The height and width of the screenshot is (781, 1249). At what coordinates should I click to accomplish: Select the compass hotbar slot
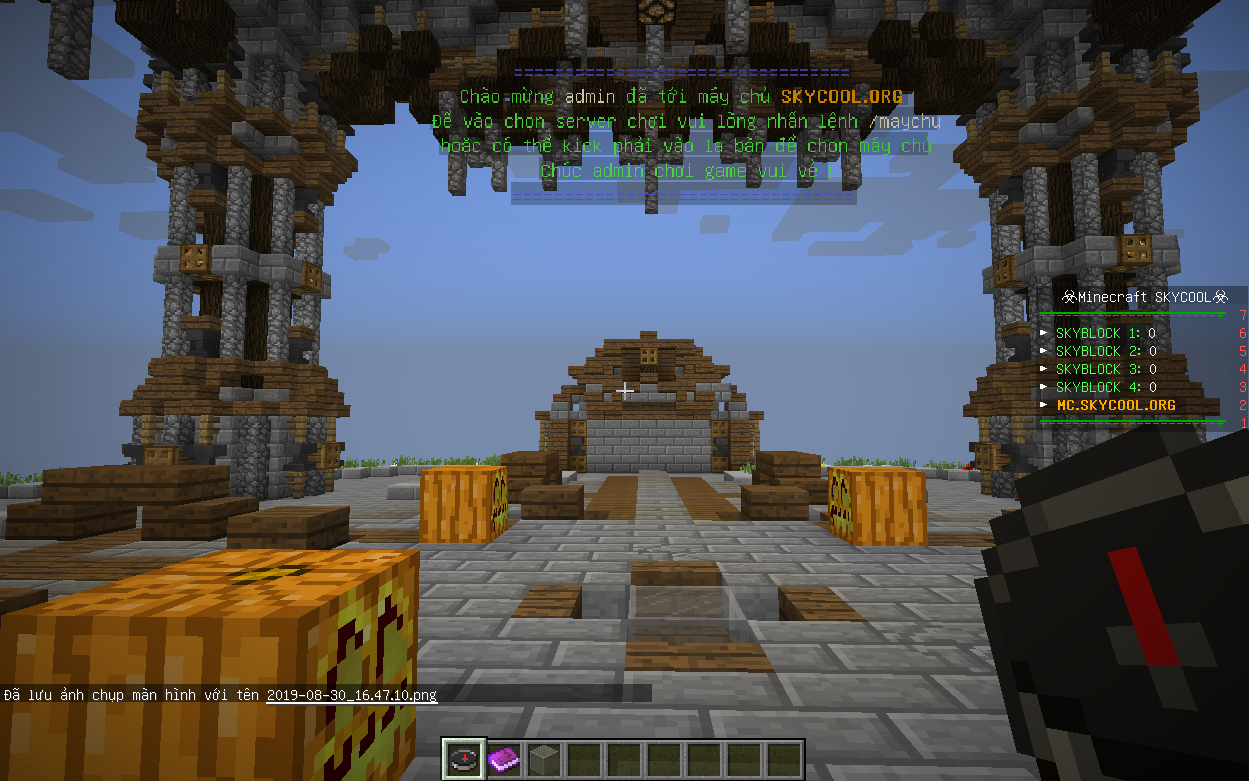click(464, 759)
